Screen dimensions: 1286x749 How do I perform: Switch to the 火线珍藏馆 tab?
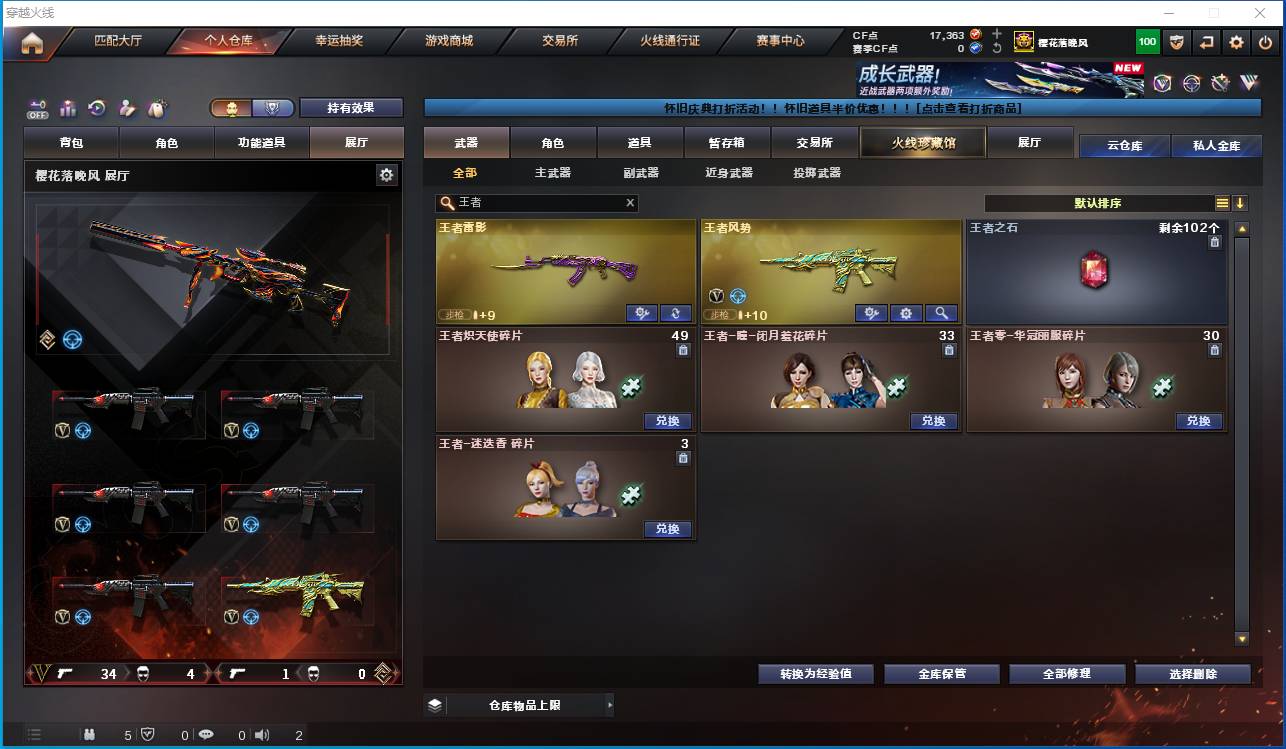click(921, 142)
